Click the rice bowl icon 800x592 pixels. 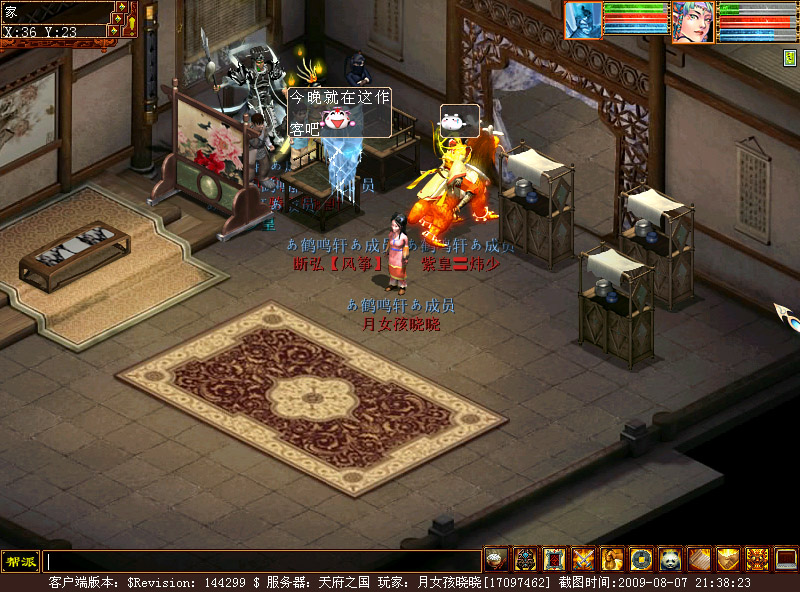point(496,560)
